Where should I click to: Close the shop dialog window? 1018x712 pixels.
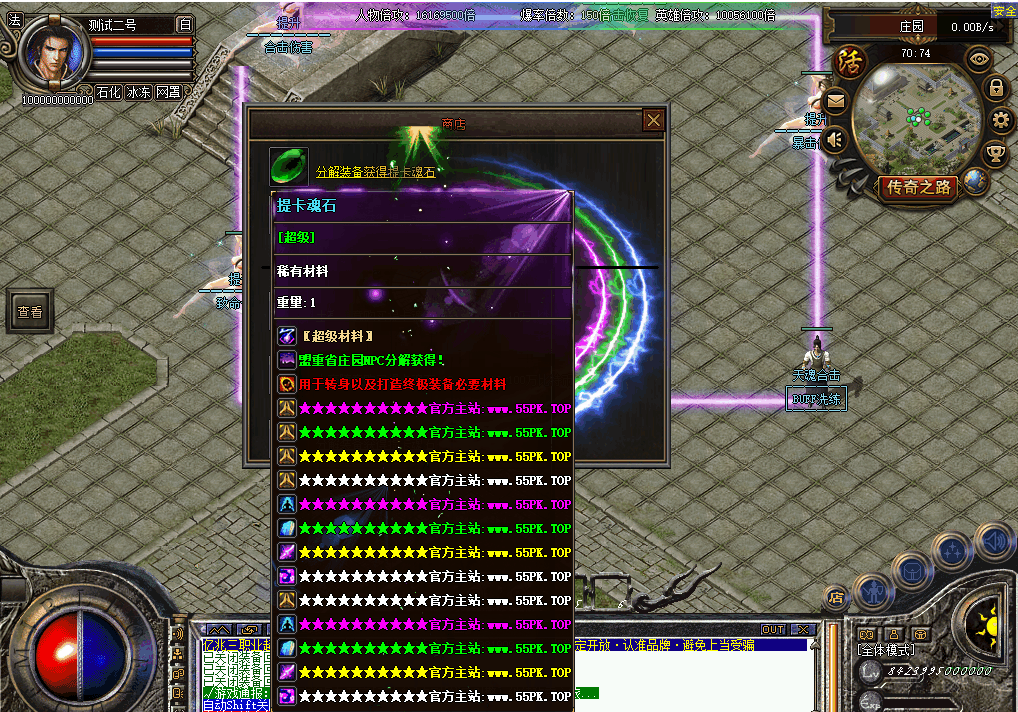[x=653, y=121]
